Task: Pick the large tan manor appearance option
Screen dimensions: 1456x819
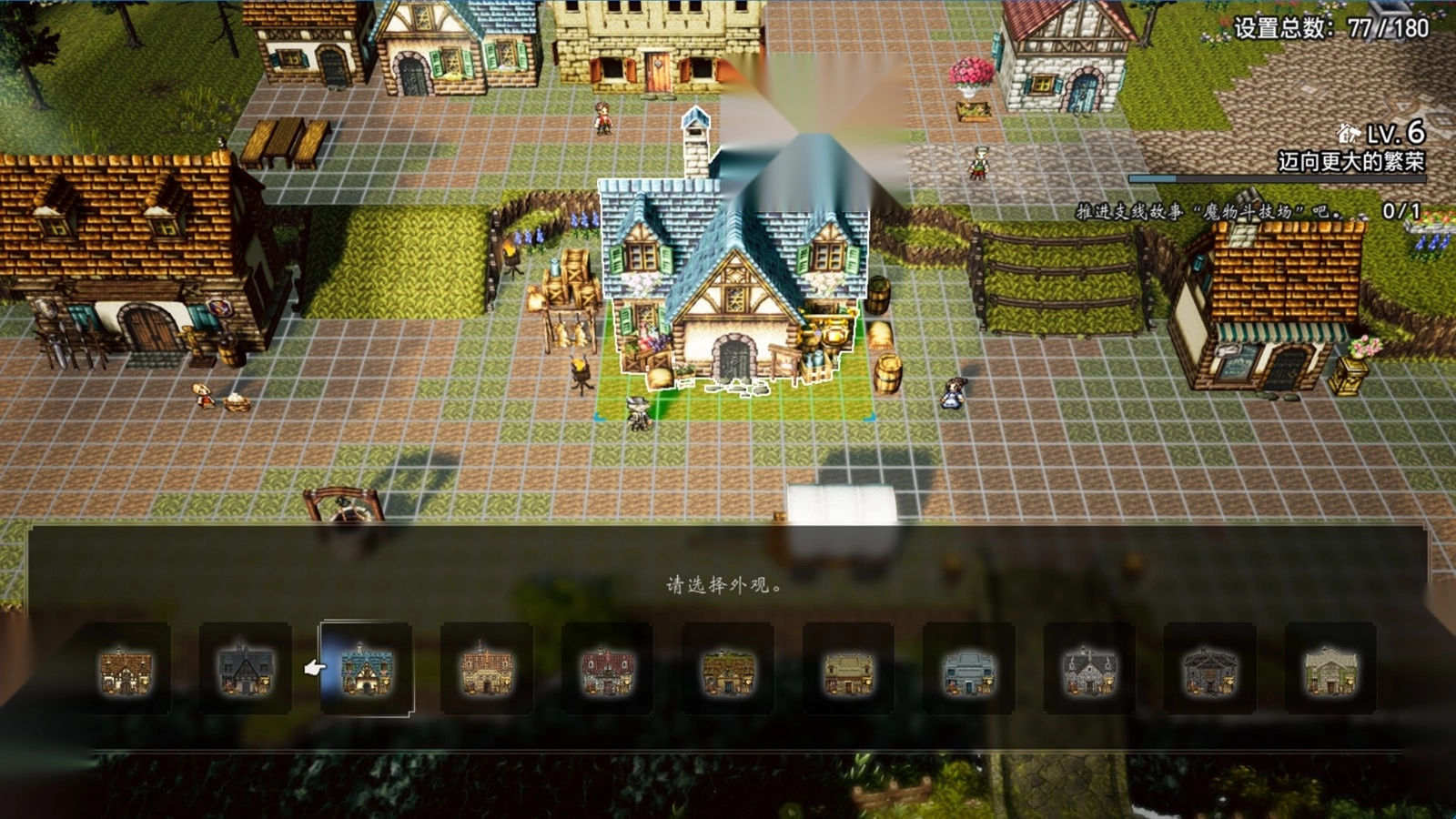Action: pos(487,669)
